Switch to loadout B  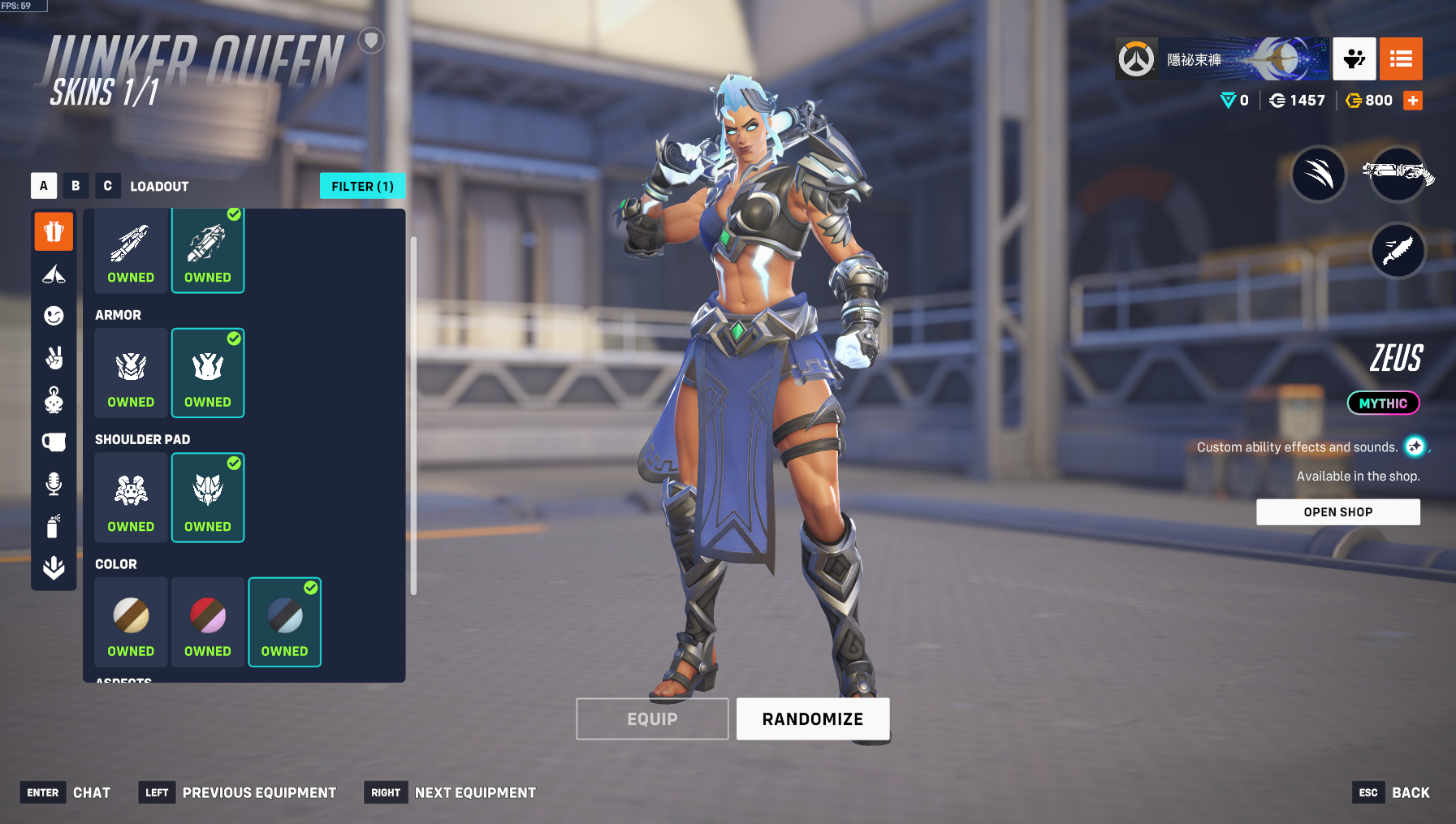[x=76, y=186]
